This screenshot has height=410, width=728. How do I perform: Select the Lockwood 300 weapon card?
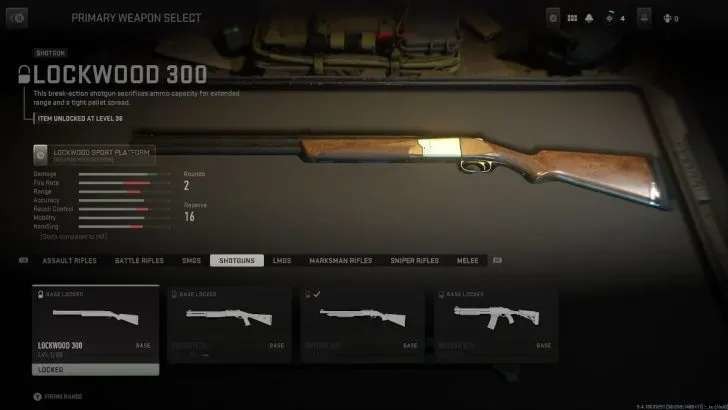[x=95, y=325]
